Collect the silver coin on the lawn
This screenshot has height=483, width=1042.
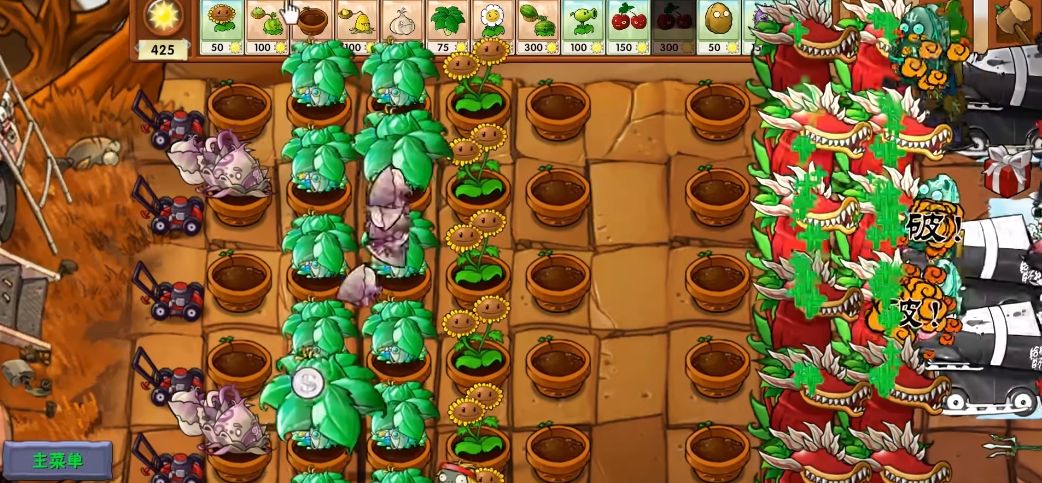click(306, 381)
